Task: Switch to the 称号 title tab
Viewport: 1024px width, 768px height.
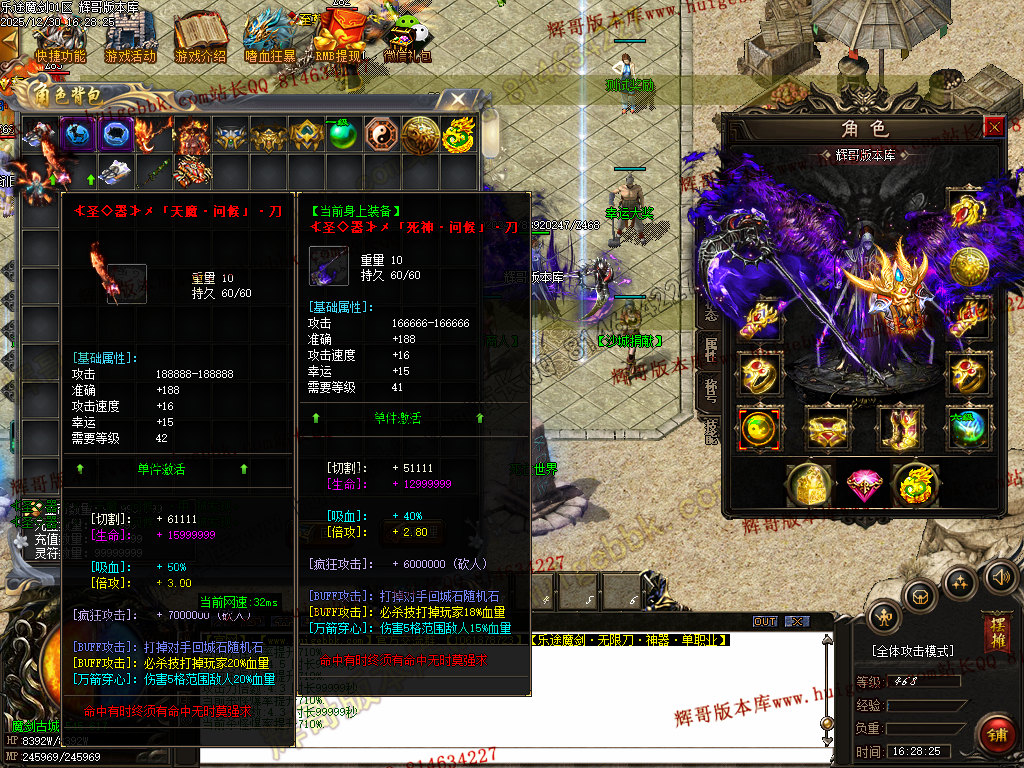Action: (711, 390)
